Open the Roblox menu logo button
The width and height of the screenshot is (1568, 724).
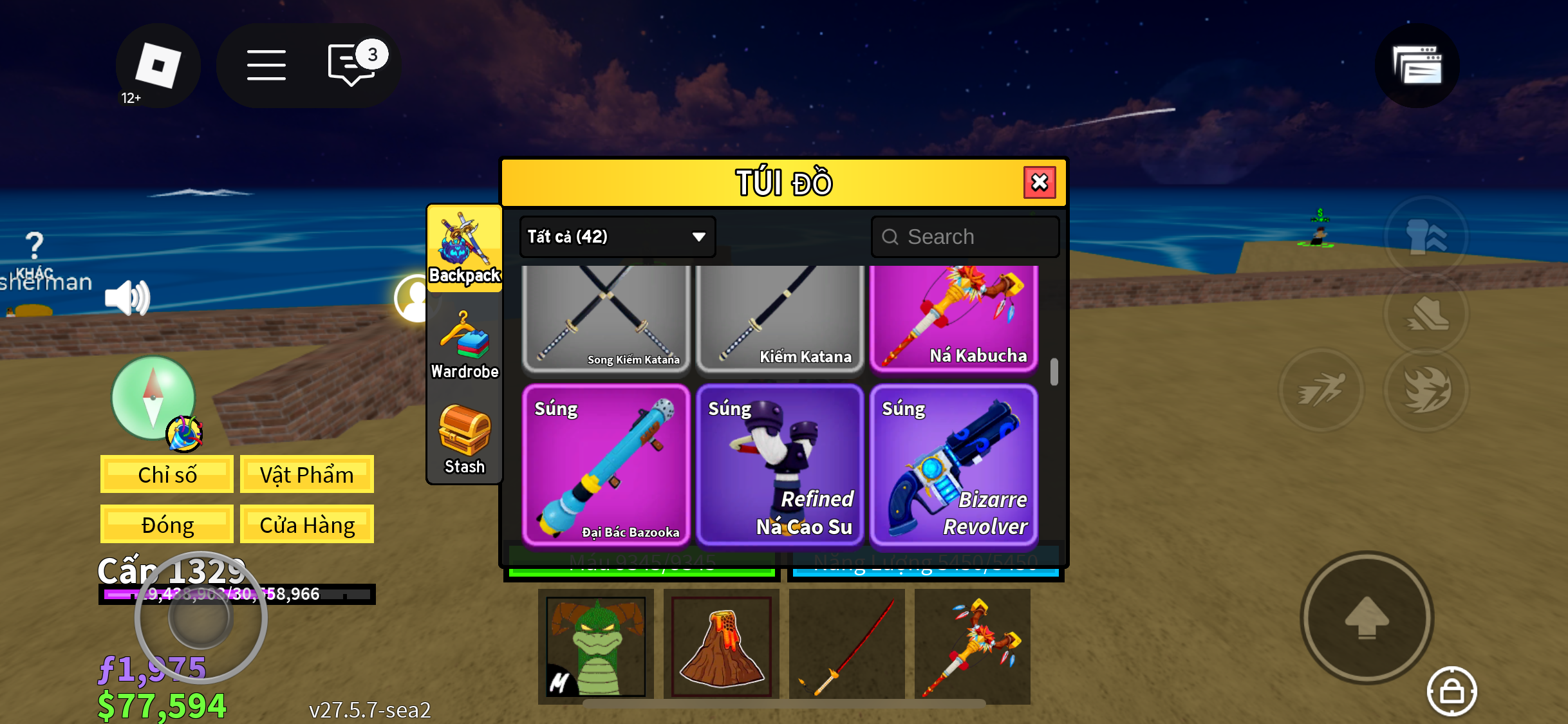[x=158, y=66]
